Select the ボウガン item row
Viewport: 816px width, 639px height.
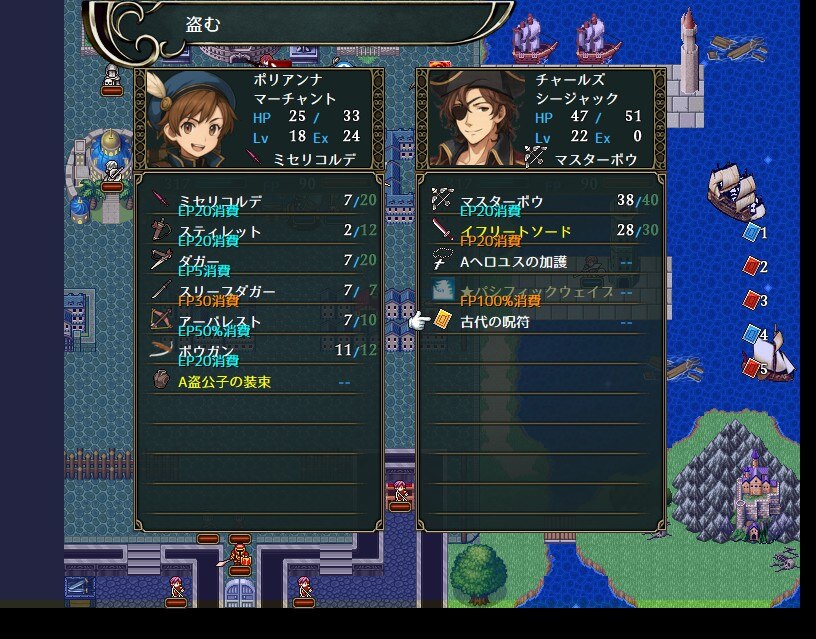tap(258, 352)
